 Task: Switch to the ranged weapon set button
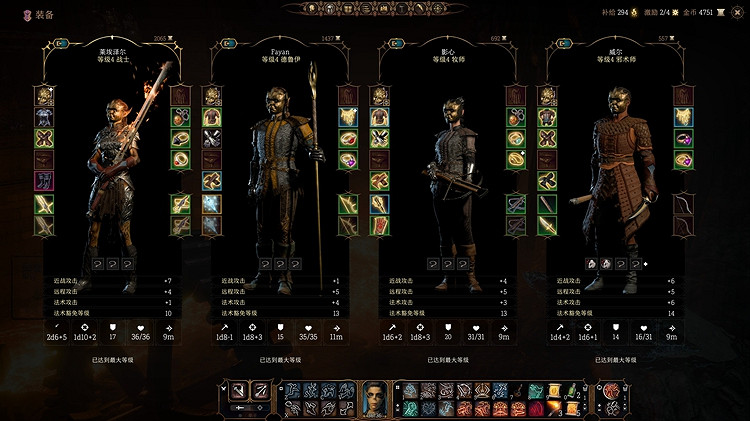pos(262,390)
